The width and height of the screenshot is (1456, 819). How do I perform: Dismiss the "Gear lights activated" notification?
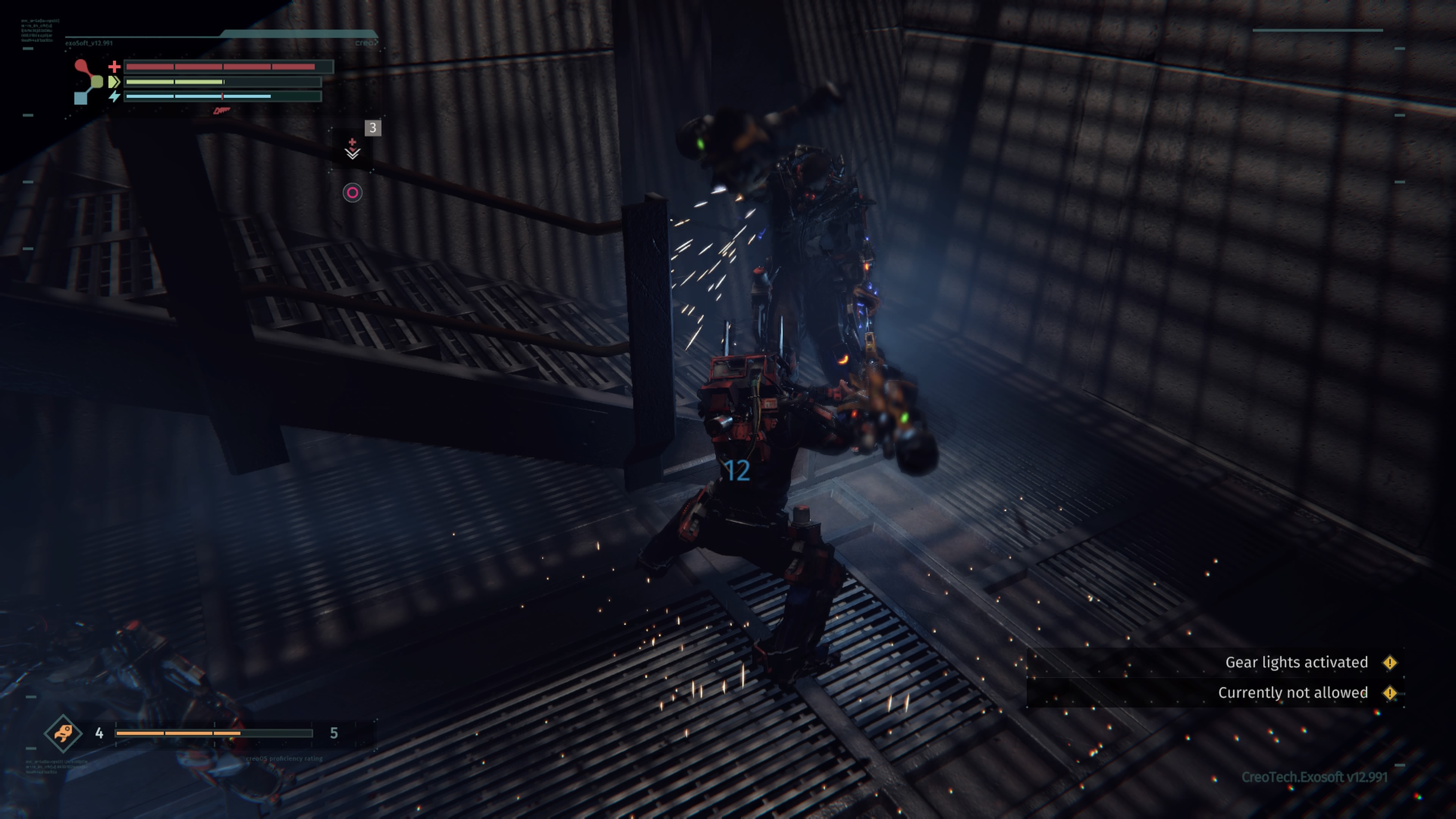1296,662
